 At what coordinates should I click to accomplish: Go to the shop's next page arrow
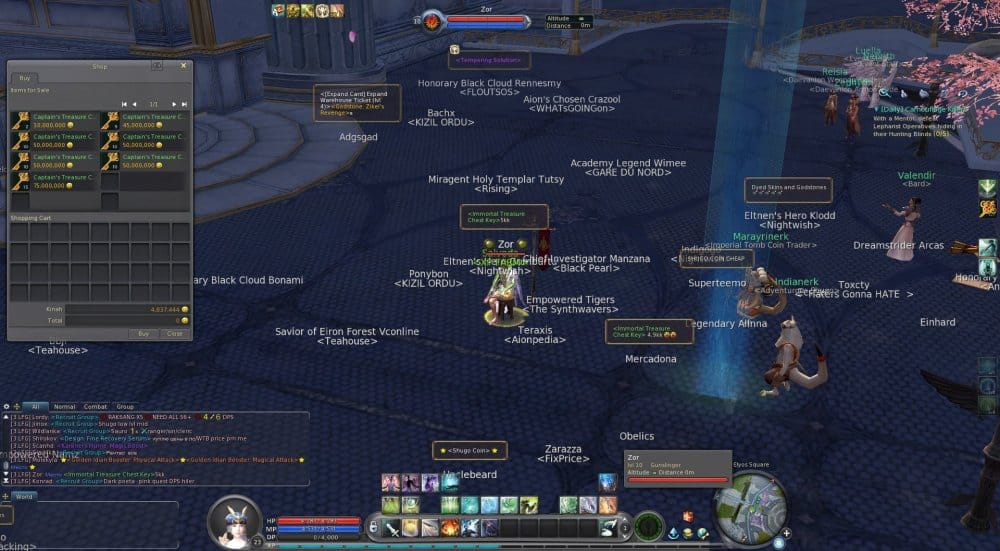174,104
